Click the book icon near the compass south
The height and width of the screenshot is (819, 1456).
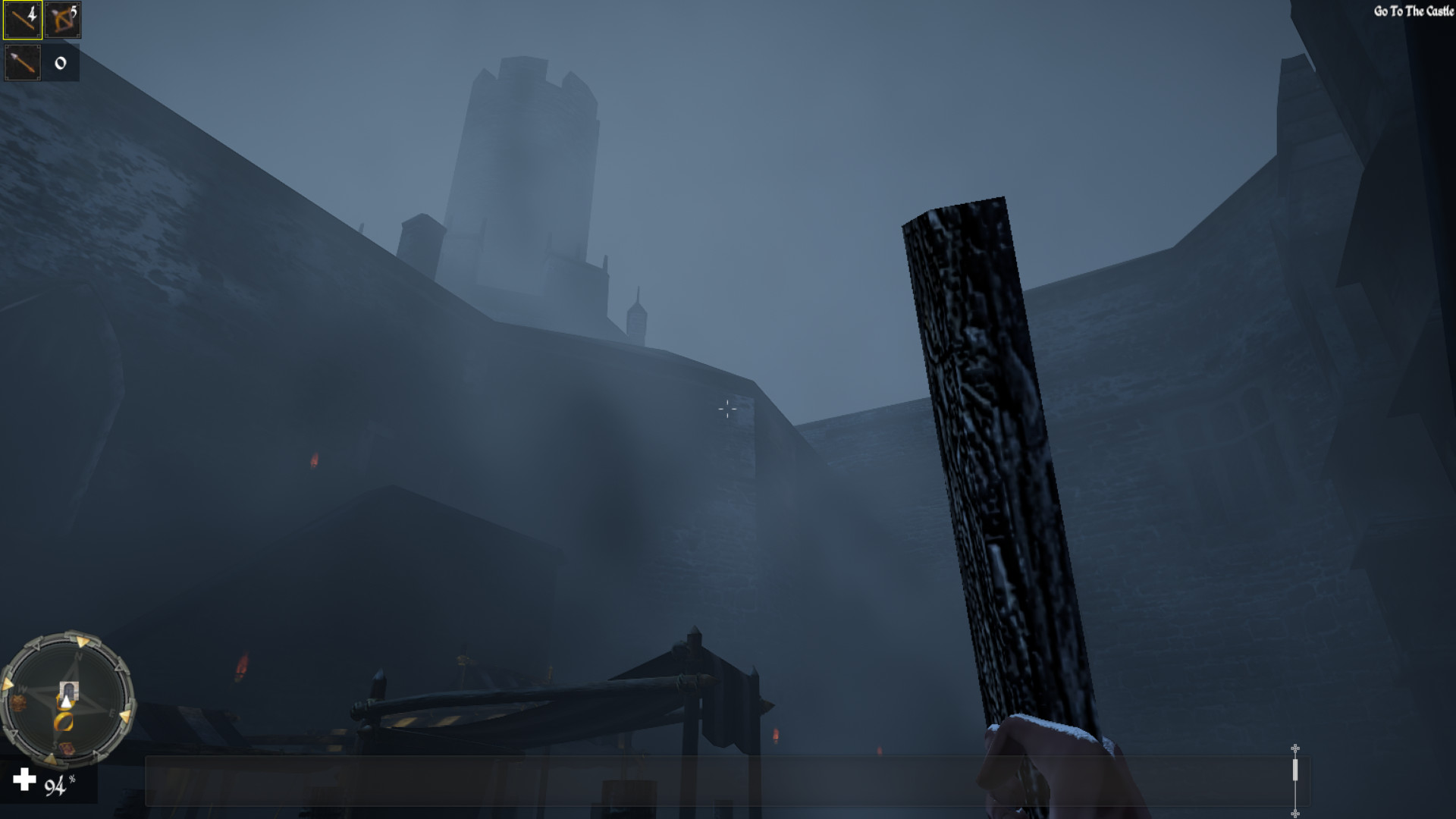tap(66, 746)
